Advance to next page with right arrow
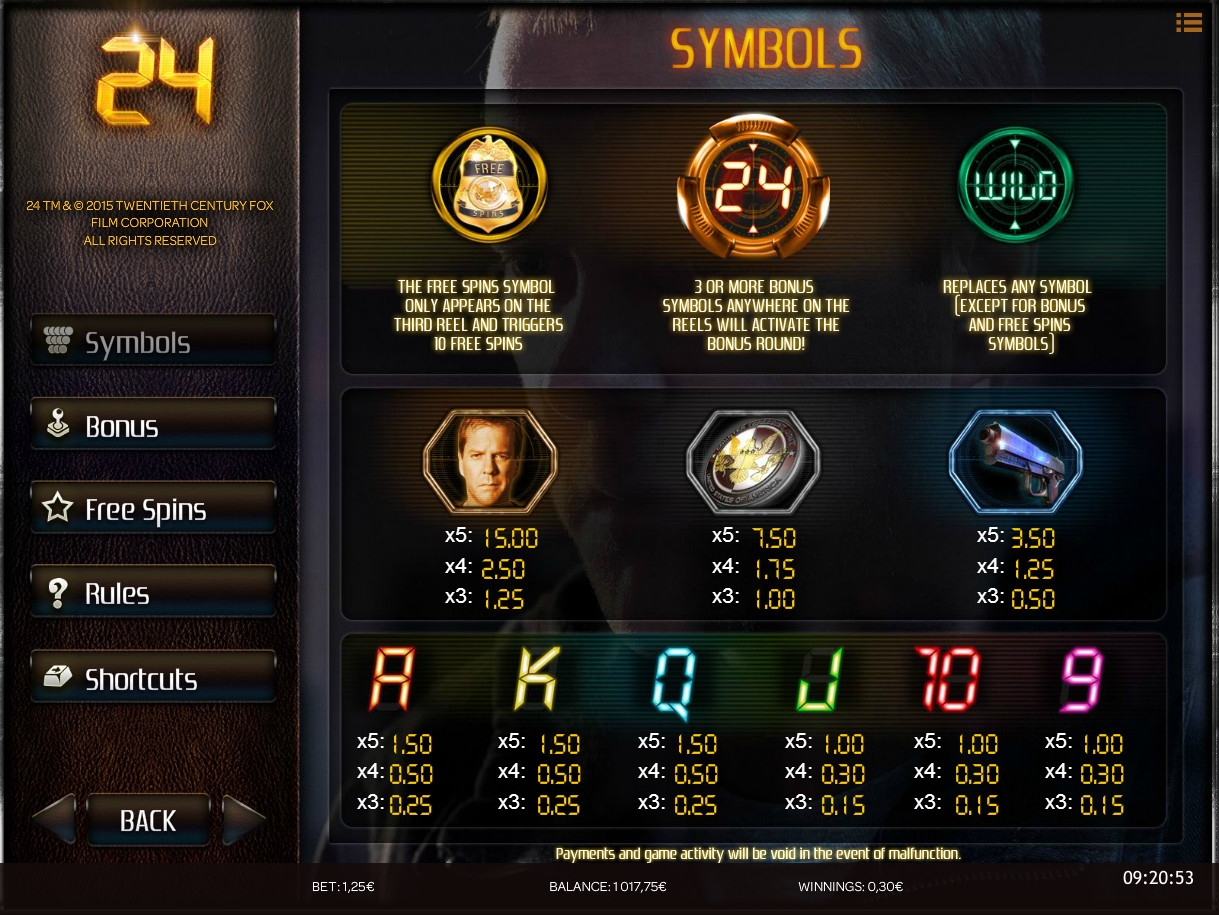The image size is (1219, 915). (243, 820)
